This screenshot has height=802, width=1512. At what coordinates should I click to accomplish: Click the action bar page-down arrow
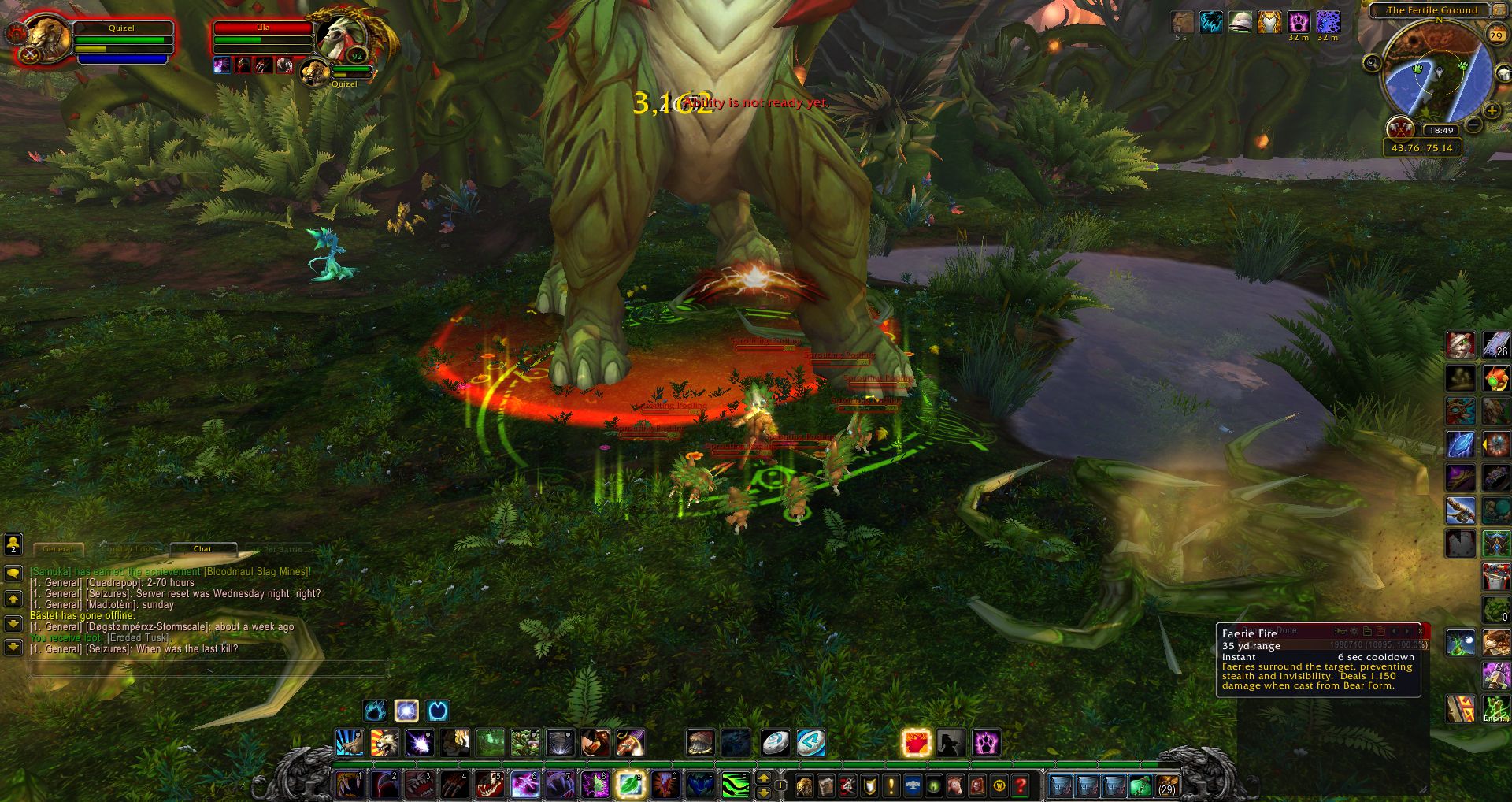[x=764, y=793]
